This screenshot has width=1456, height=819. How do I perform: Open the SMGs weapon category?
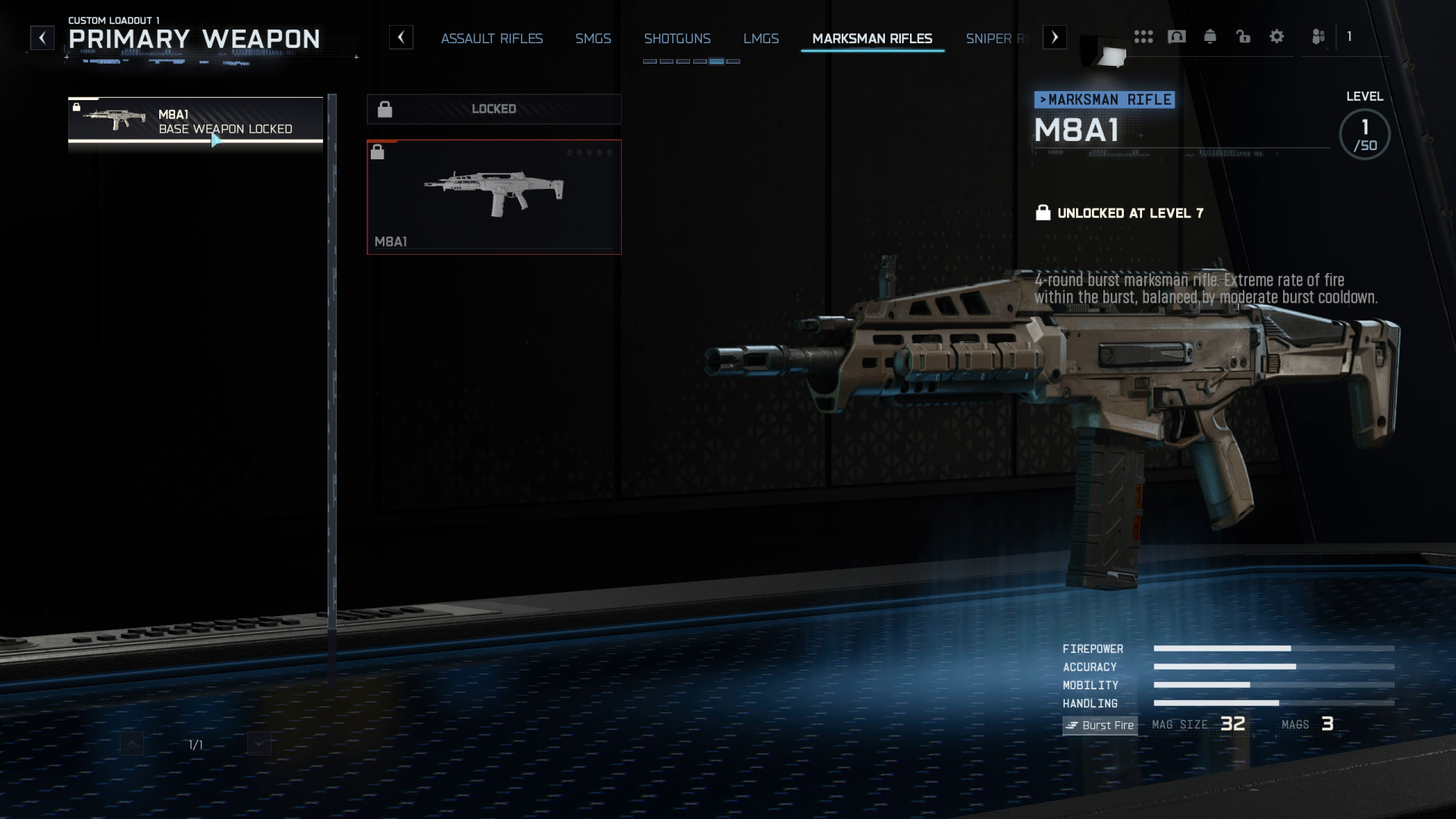click(593, 39)
